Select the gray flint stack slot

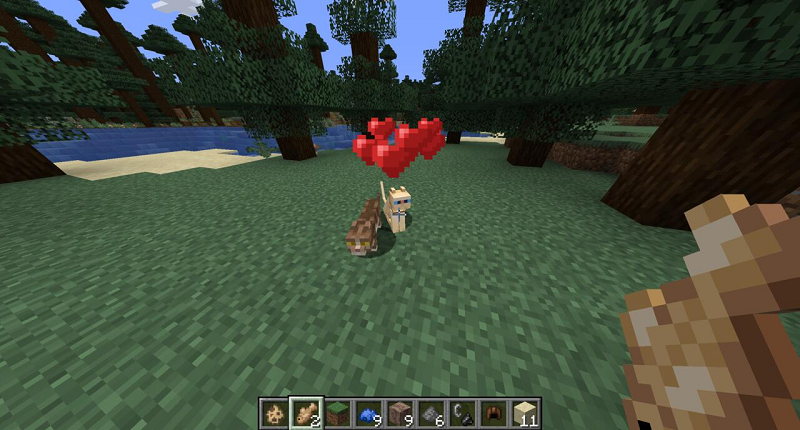pos(431,412)
